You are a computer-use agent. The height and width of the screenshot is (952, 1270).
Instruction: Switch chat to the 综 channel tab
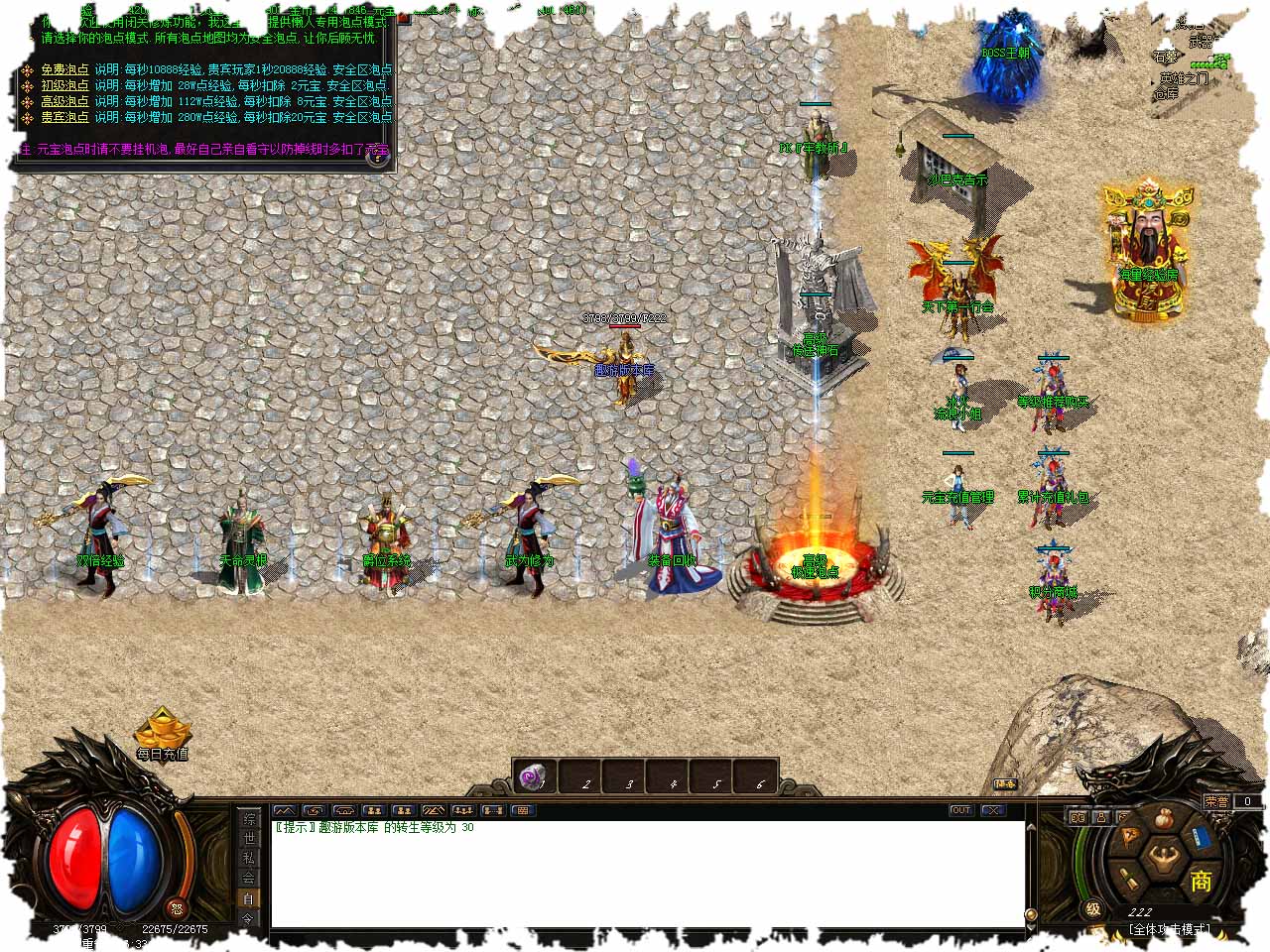pyautogui.click(x=249, y=820)
